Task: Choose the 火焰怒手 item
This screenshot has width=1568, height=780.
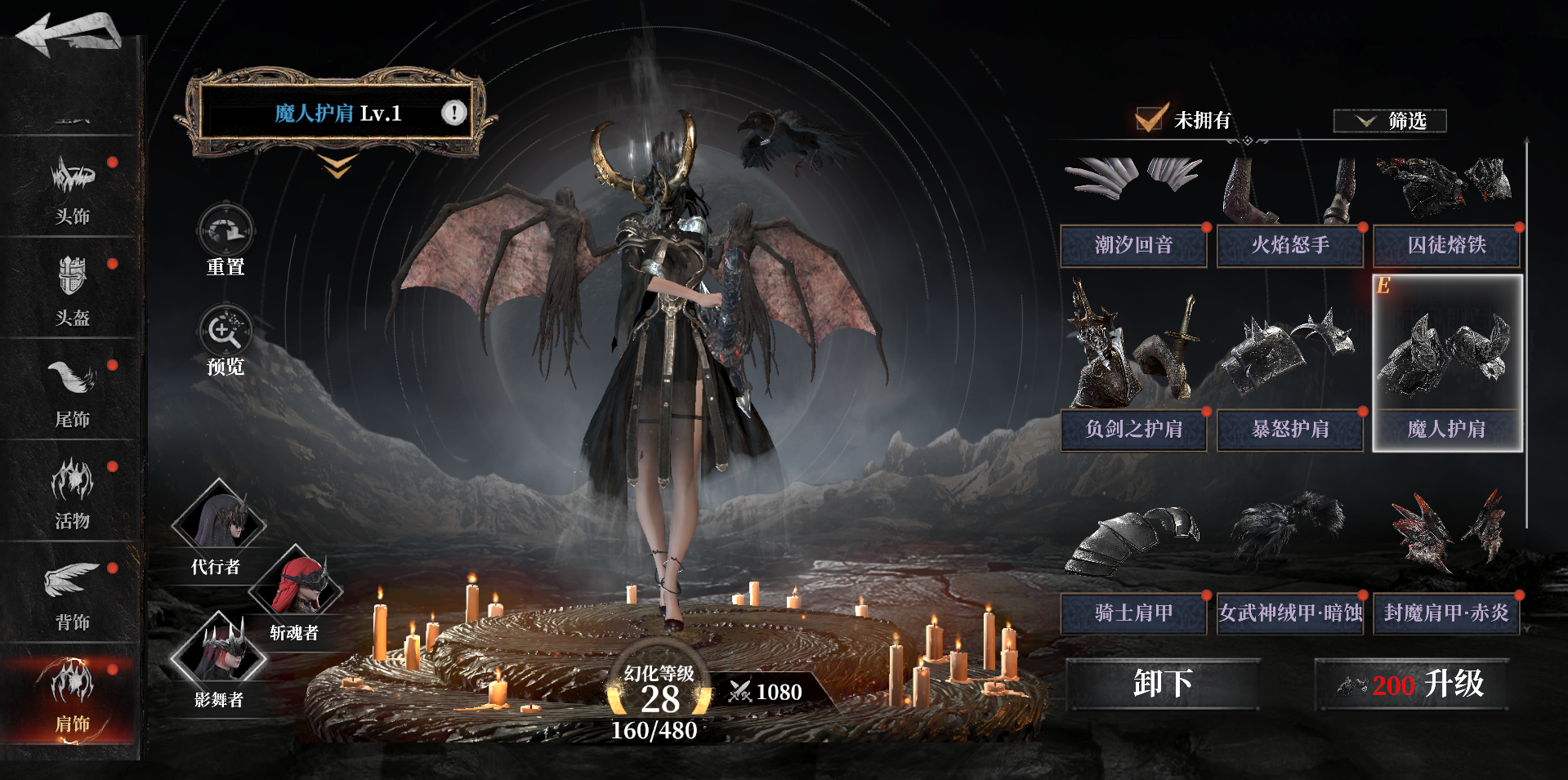Action: click(1289, 211)
